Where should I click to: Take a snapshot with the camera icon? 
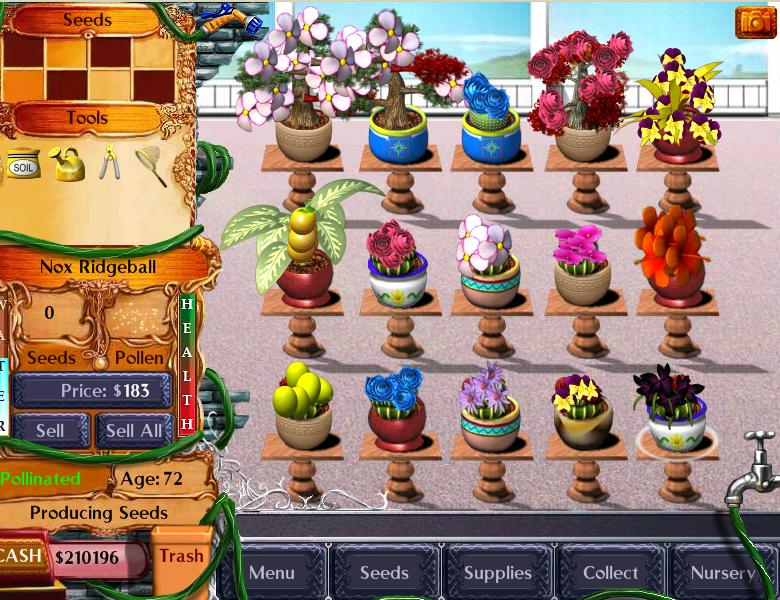(x=755, y=22)
